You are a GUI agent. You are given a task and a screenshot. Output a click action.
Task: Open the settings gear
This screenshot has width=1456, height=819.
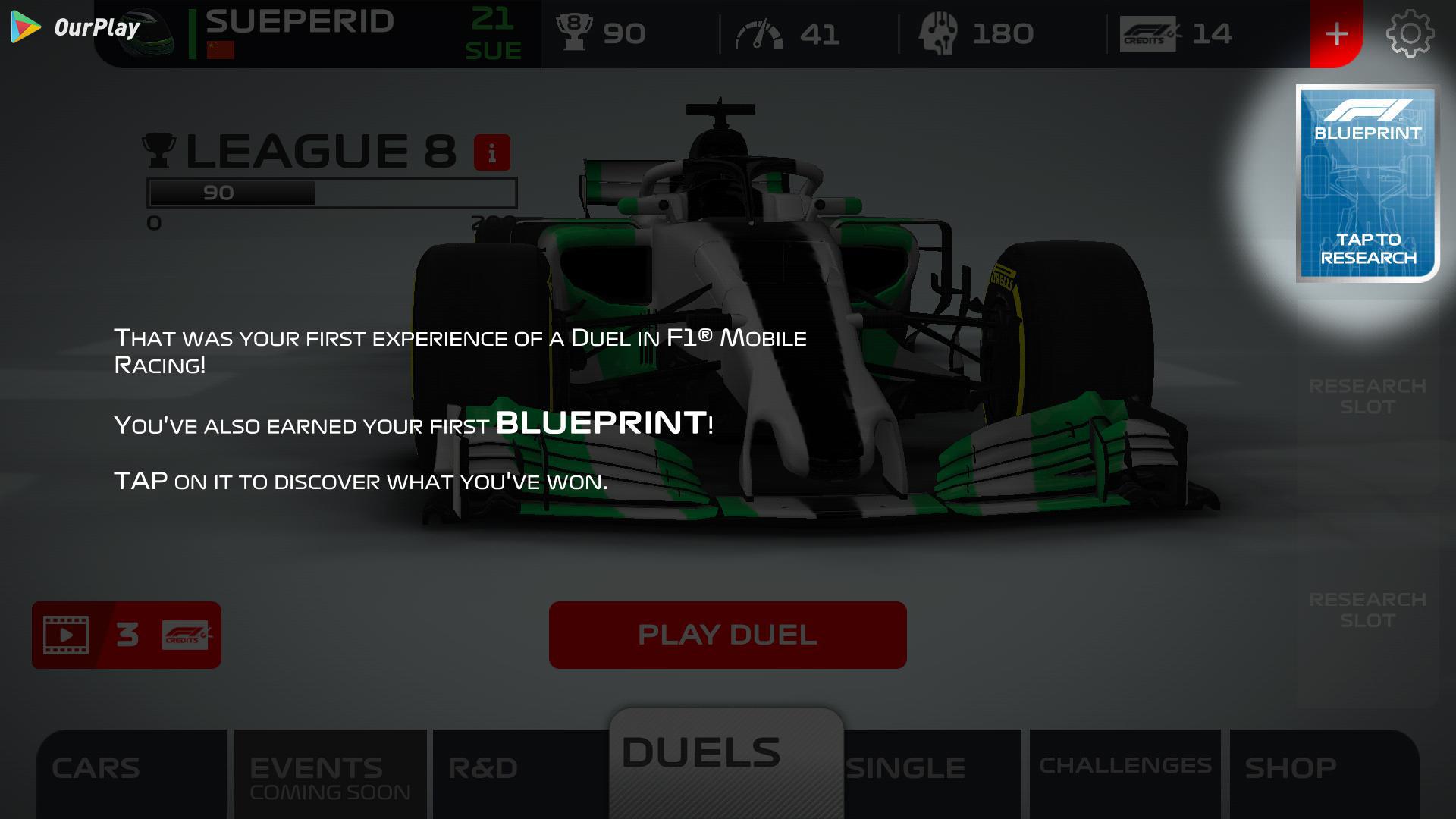1409,34
